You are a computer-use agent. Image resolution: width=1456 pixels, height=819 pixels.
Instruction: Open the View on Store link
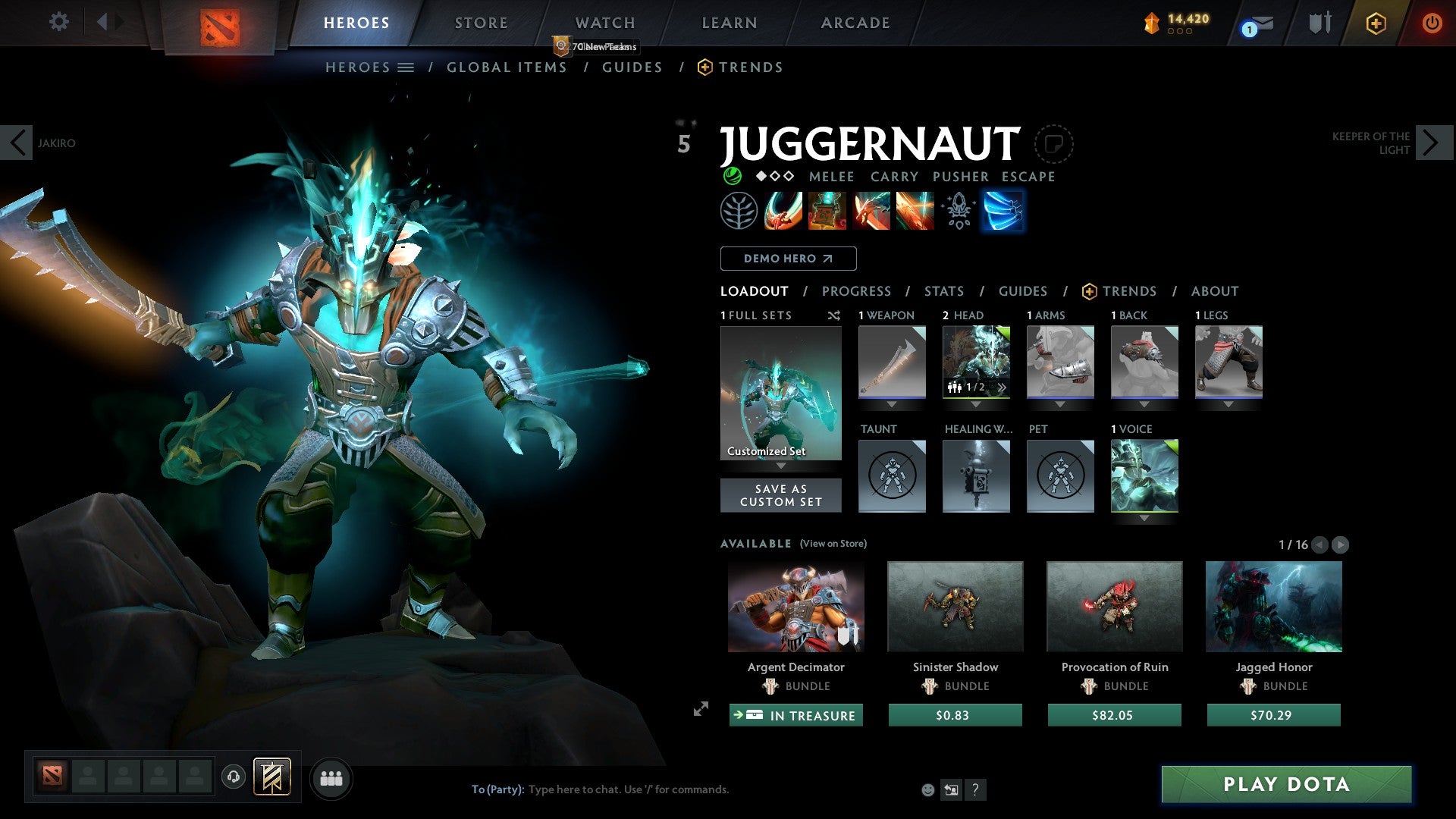(833, 544)
